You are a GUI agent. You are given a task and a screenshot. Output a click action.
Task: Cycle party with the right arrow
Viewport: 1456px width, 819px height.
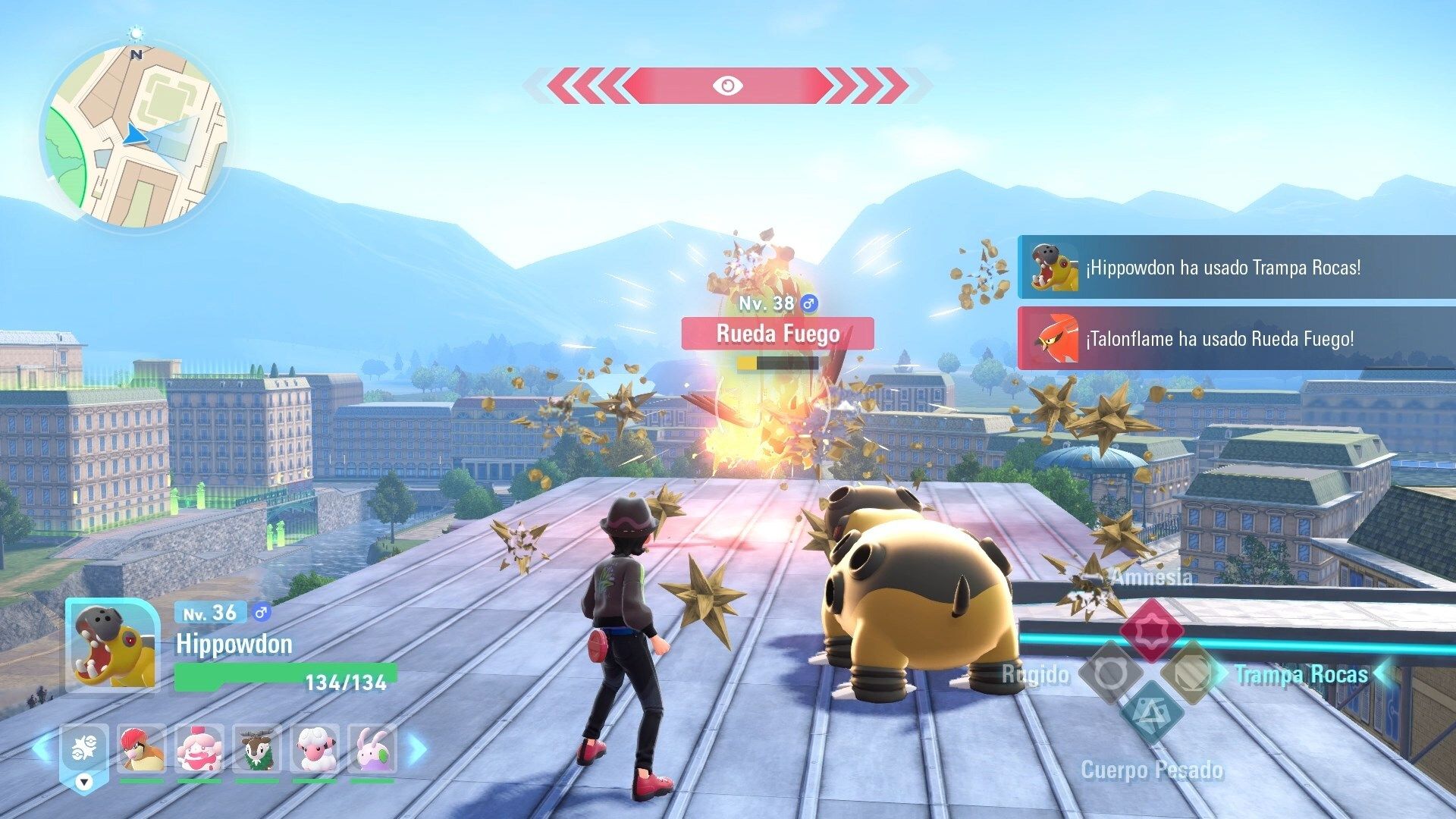click(417, 749)
